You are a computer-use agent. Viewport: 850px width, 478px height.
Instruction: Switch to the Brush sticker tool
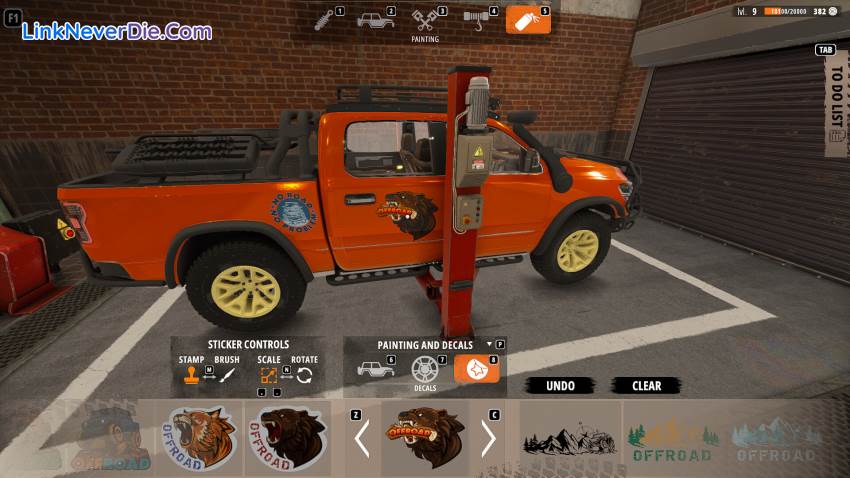point(228,376)
